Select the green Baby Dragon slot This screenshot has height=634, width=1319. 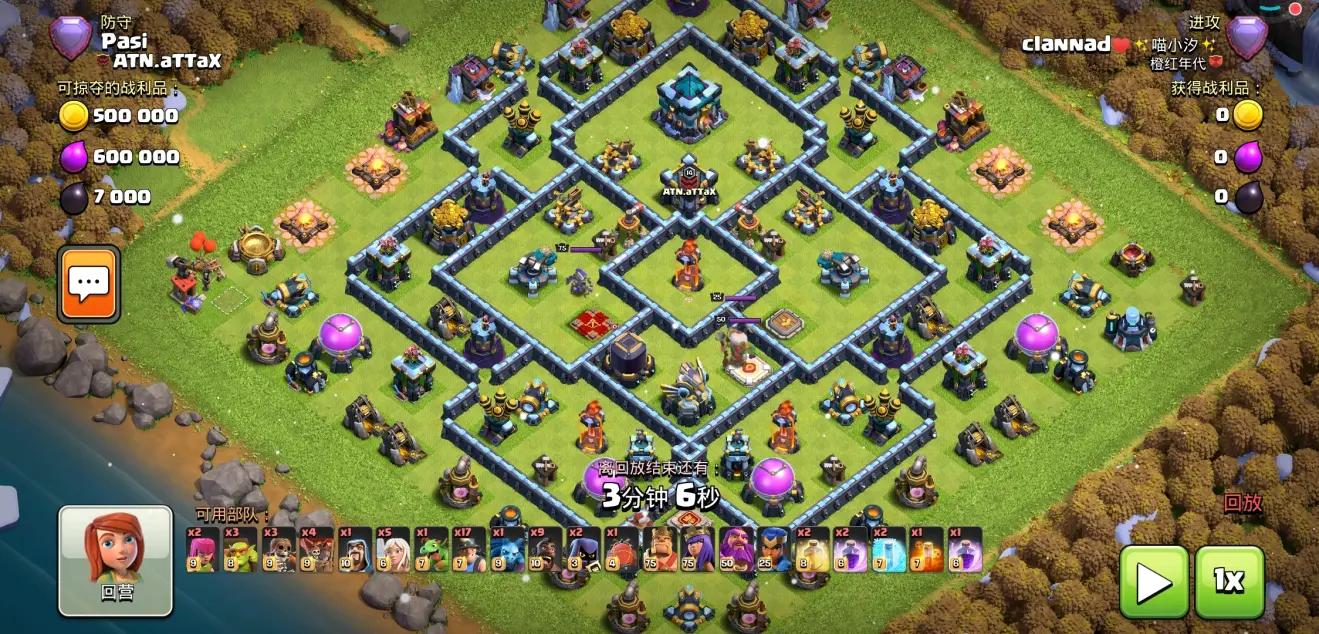point(429,550)
